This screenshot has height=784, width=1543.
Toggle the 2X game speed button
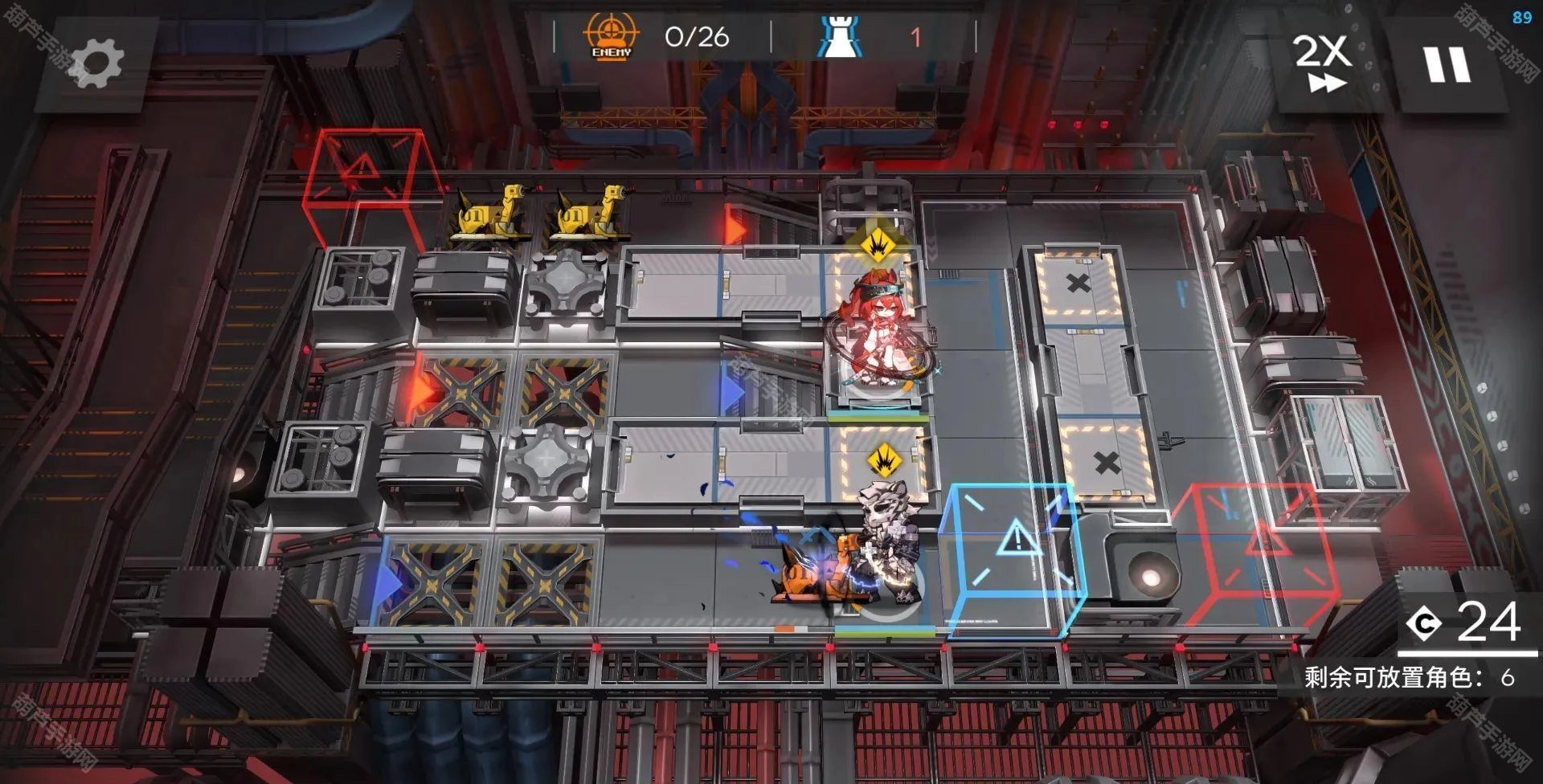click(1323, 63)
